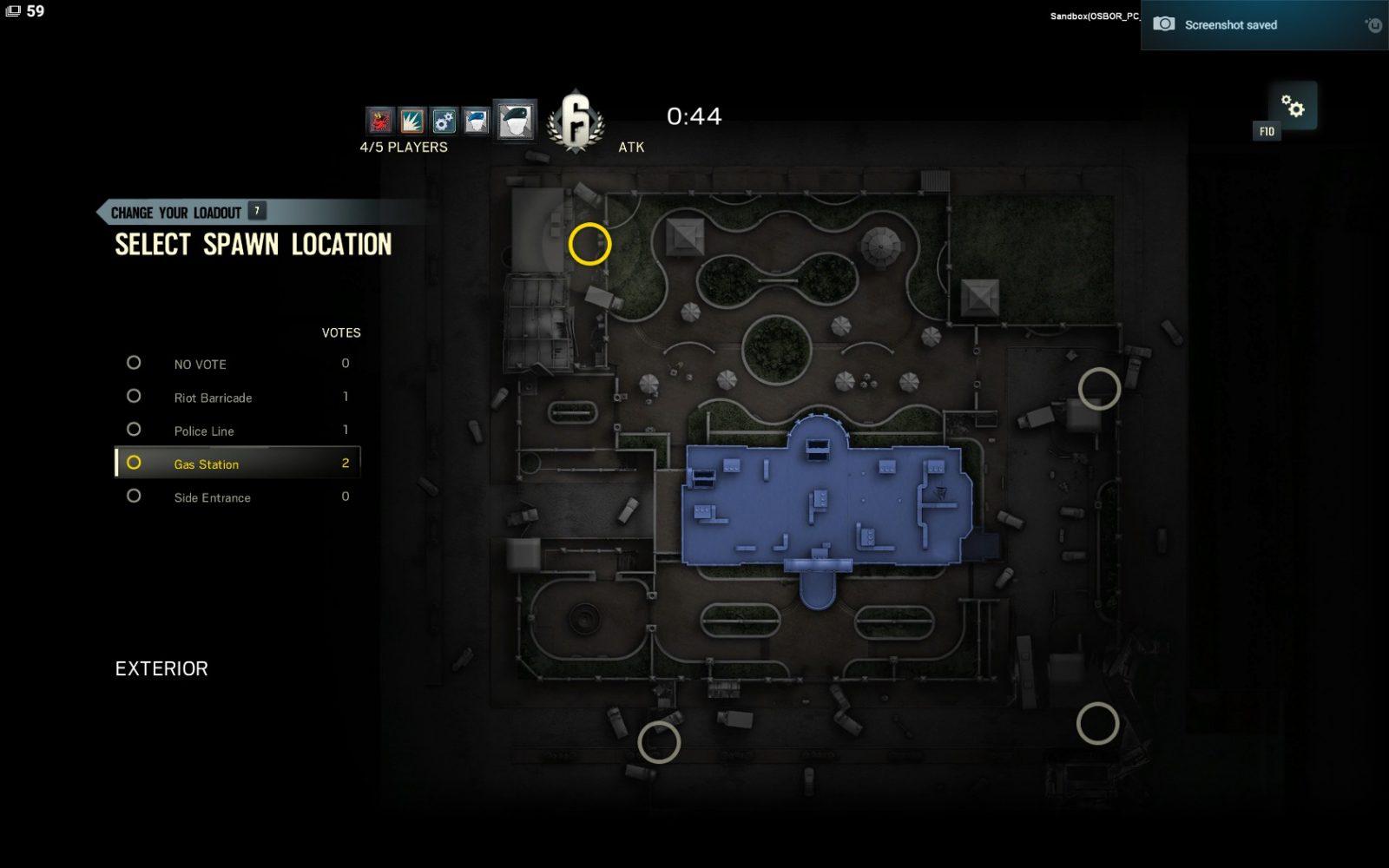Viewport: 1389px width, 868px height.
Task: Click the gears operator icon
Action: pyautogui.click(x=444, y=120)
